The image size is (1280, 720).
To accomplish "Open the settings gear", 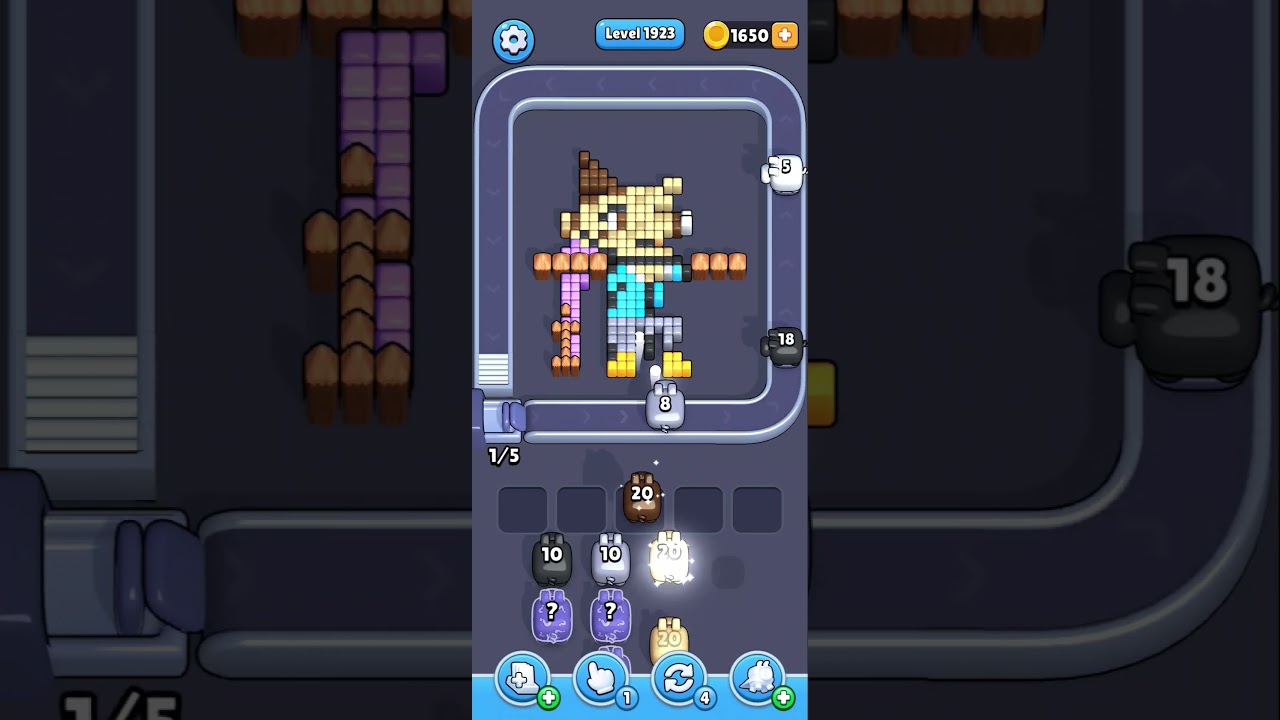I will pos(514,41).
